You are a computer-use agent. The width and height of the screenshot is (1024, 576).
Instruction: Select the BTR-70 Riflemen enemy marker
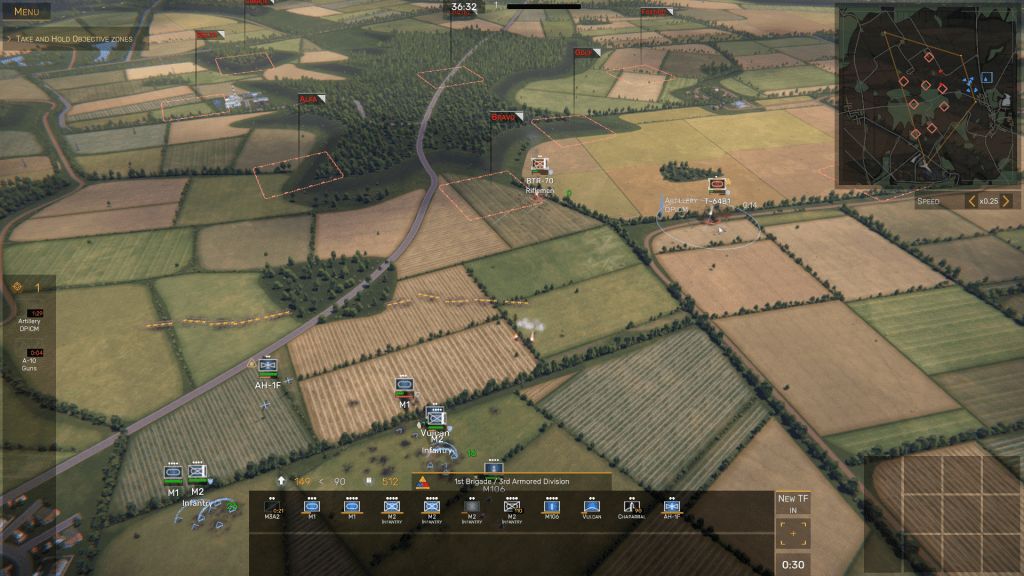pos(540,164)
